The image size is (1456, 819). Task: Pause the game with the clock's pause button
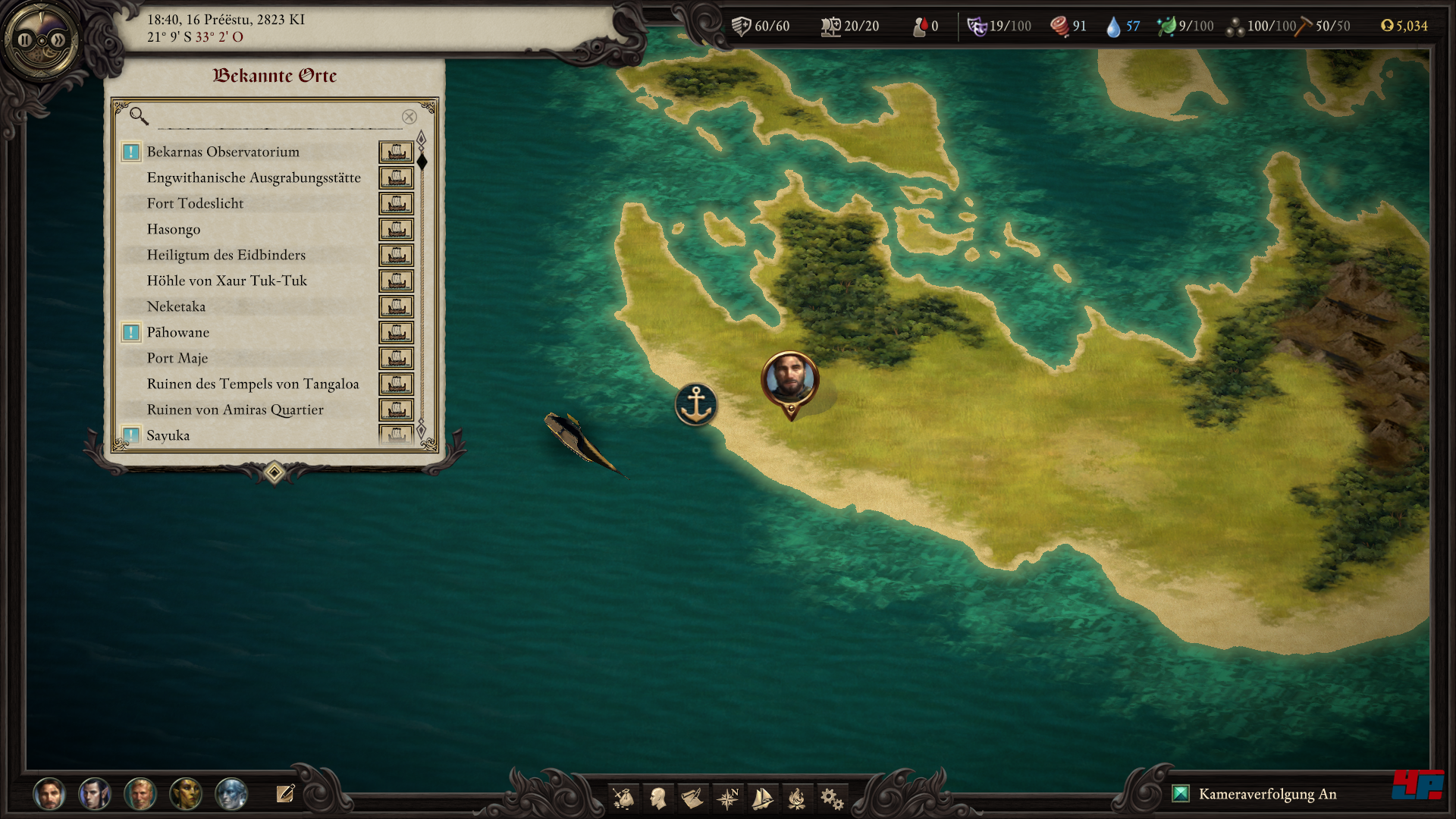25,40
